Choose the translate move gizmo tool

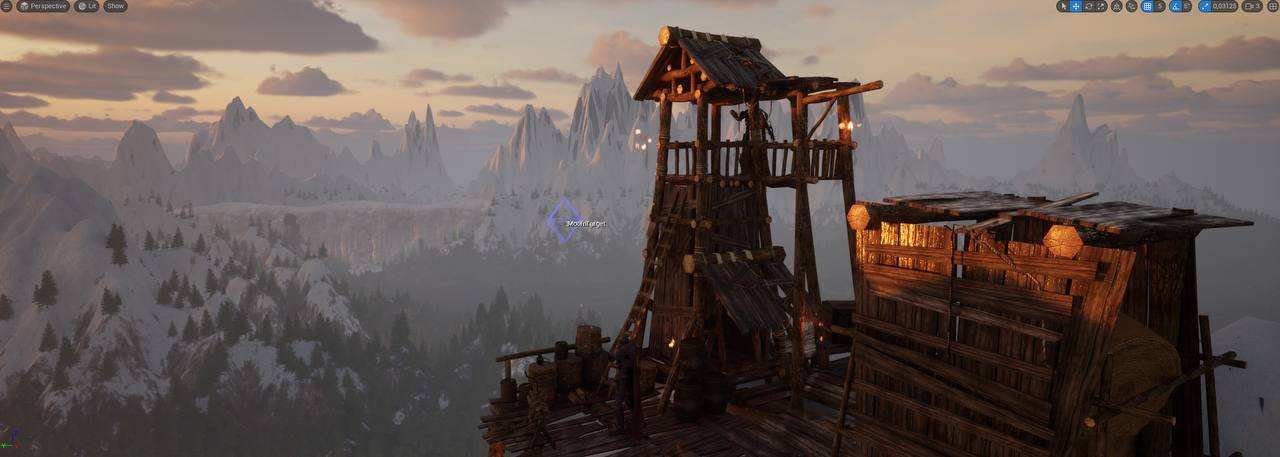(1076, 6)
